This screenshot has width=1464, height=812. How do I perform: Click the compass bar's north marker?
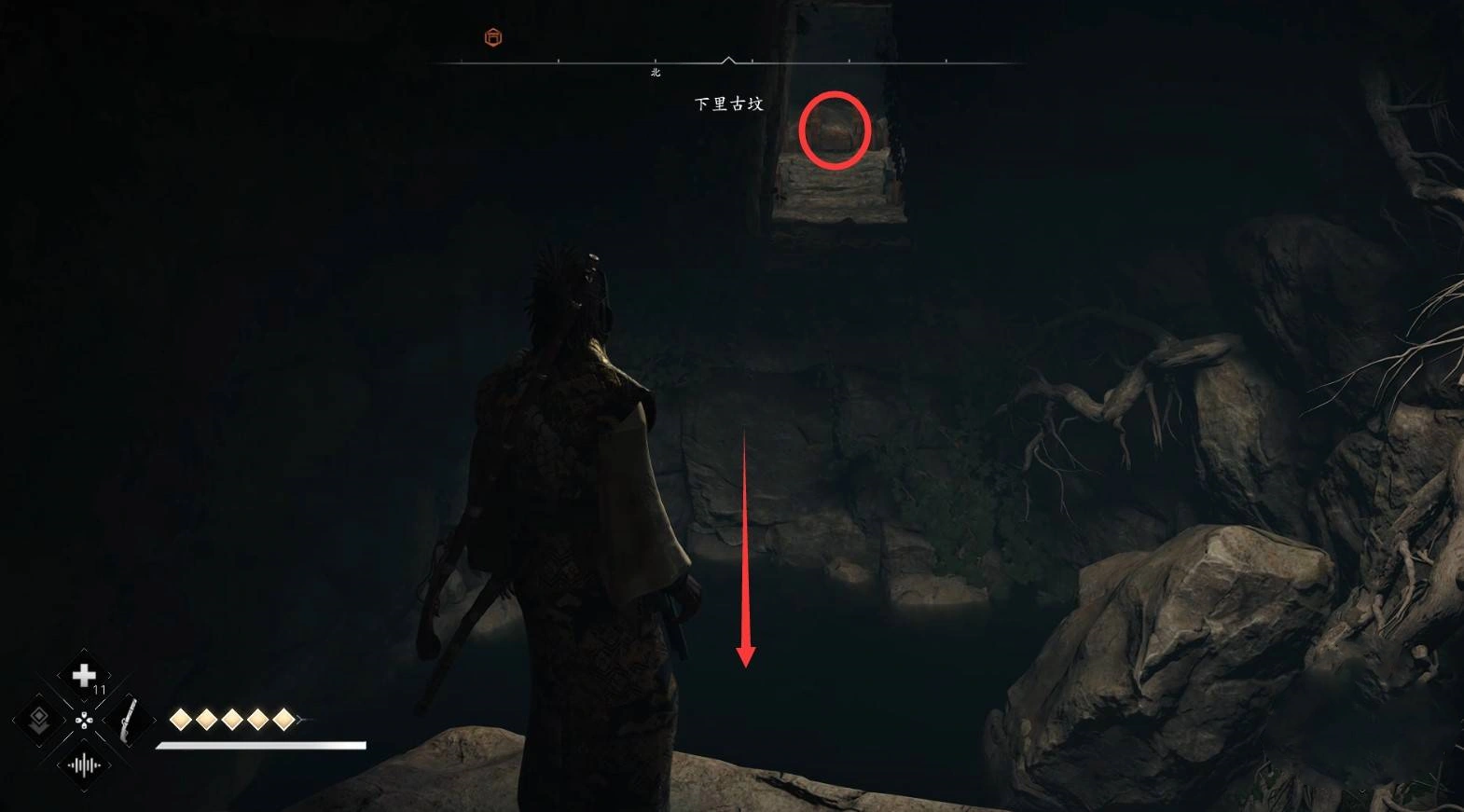click(x=656, y=72)
